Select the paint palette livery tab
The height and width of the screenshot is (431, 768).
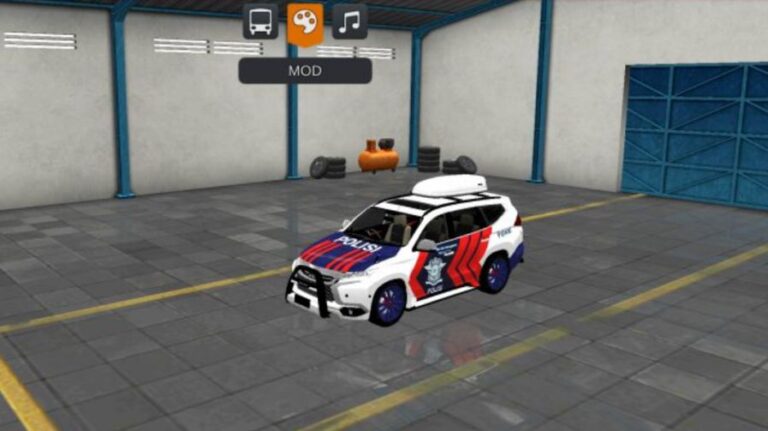(305, 22)
